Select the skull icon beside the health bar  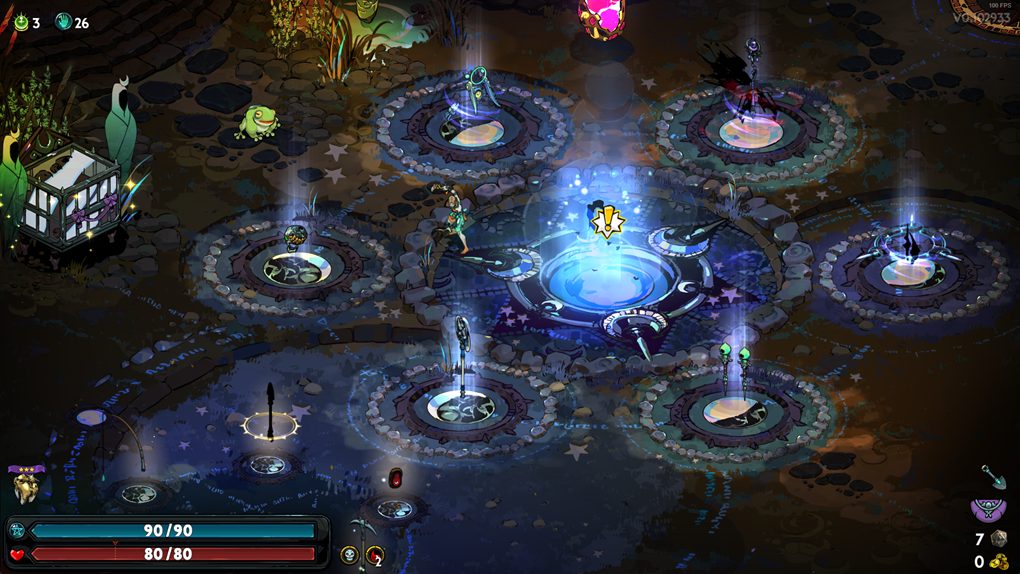(x=349, y=554)
